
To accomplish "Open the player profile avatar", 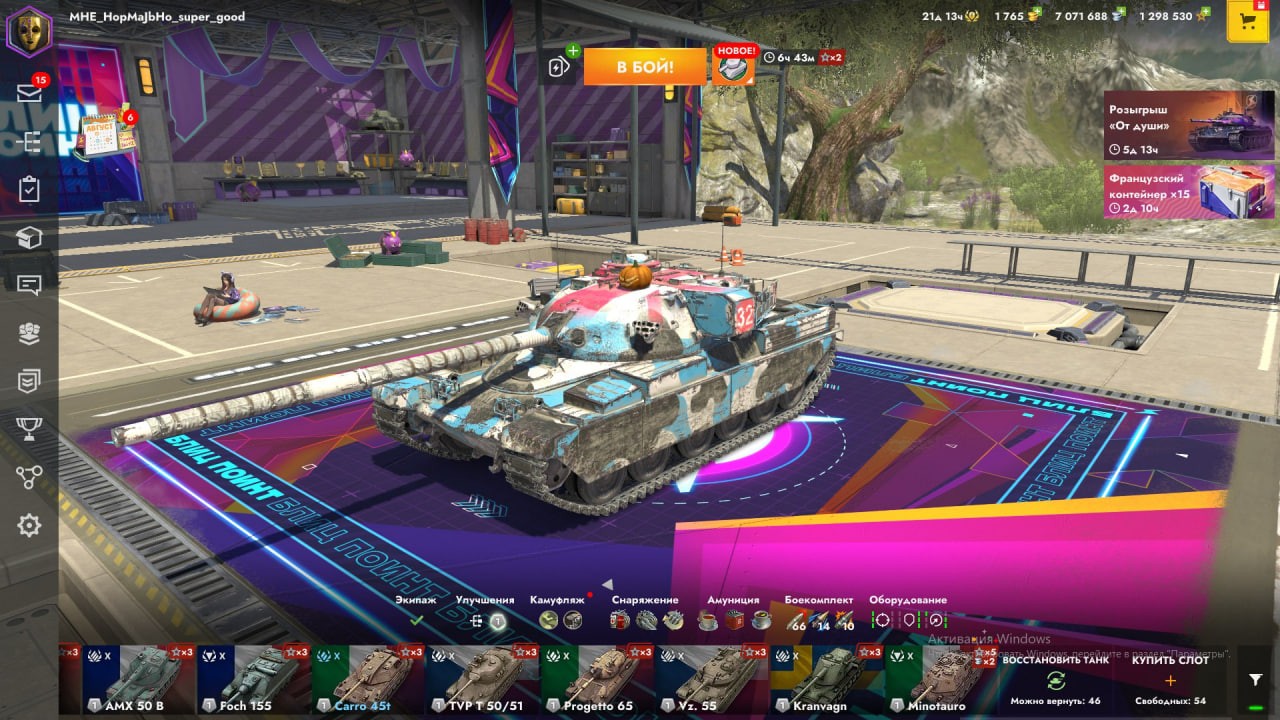I will coord(29,30).
